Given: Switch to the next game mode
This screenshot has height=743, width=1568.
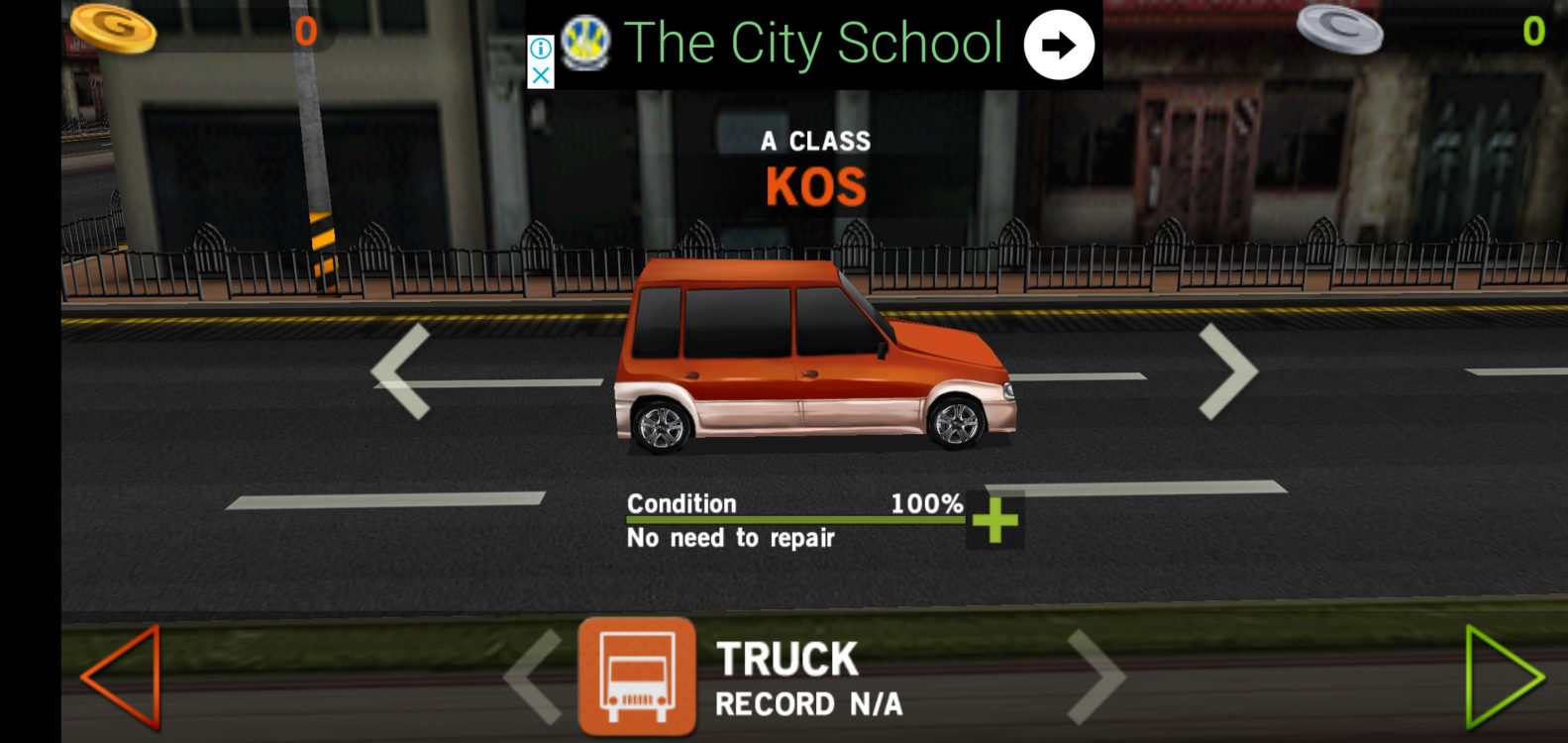Looking at the screenshot, I should tap(1097, 678).
